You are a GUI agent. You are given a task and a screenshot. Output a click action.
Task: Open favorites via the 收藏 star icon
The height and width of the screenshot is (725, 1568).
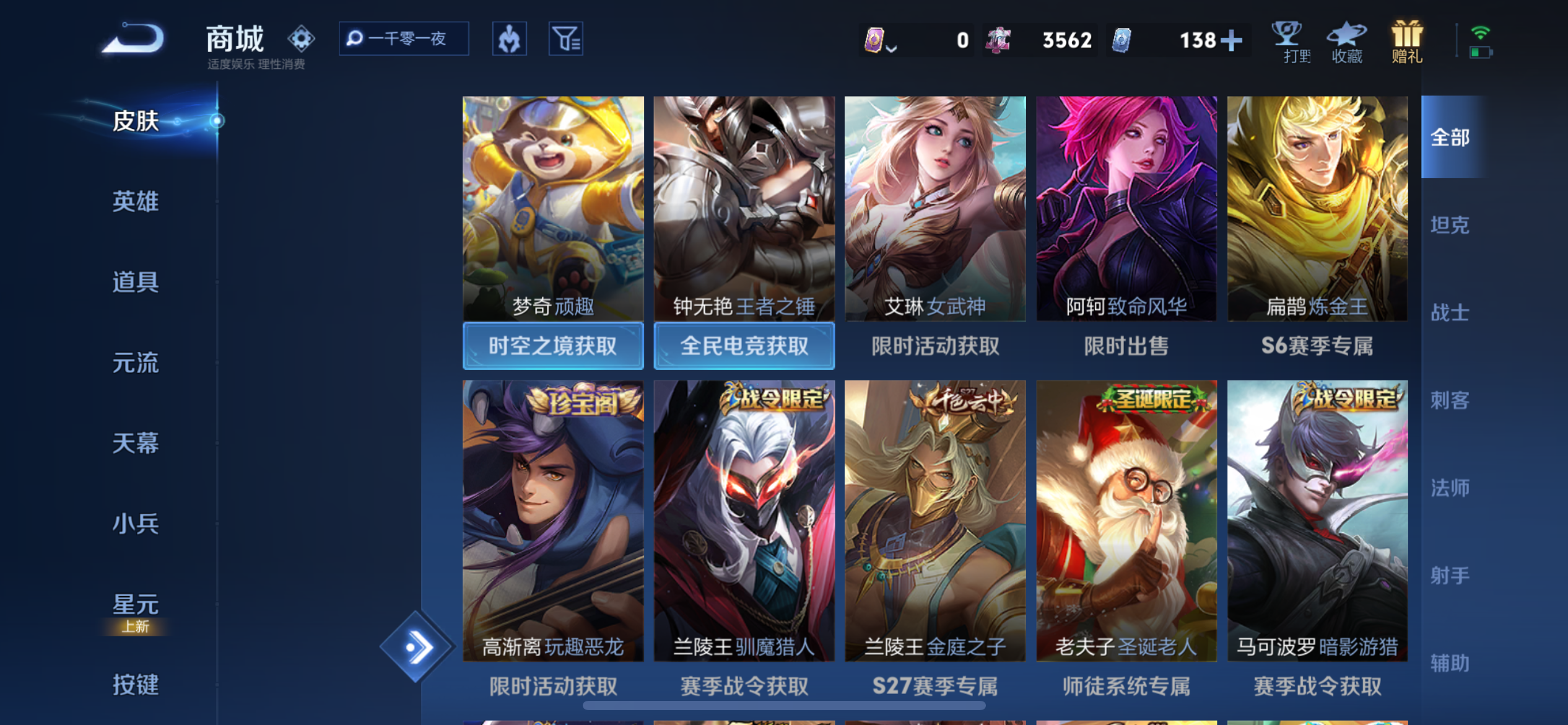tap(1348, 42)
